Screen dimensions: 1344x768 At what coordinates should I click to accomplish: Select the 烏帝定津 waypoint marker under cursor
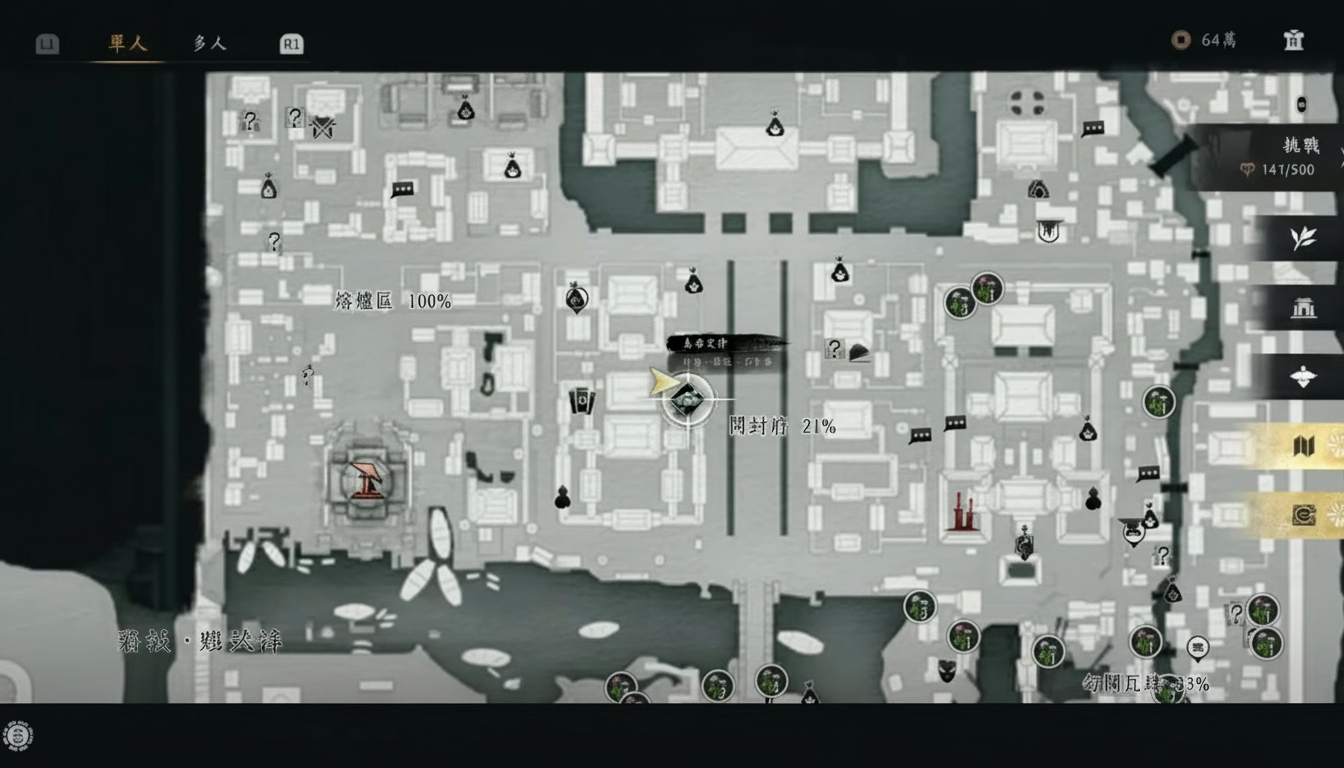click(686, 399)
